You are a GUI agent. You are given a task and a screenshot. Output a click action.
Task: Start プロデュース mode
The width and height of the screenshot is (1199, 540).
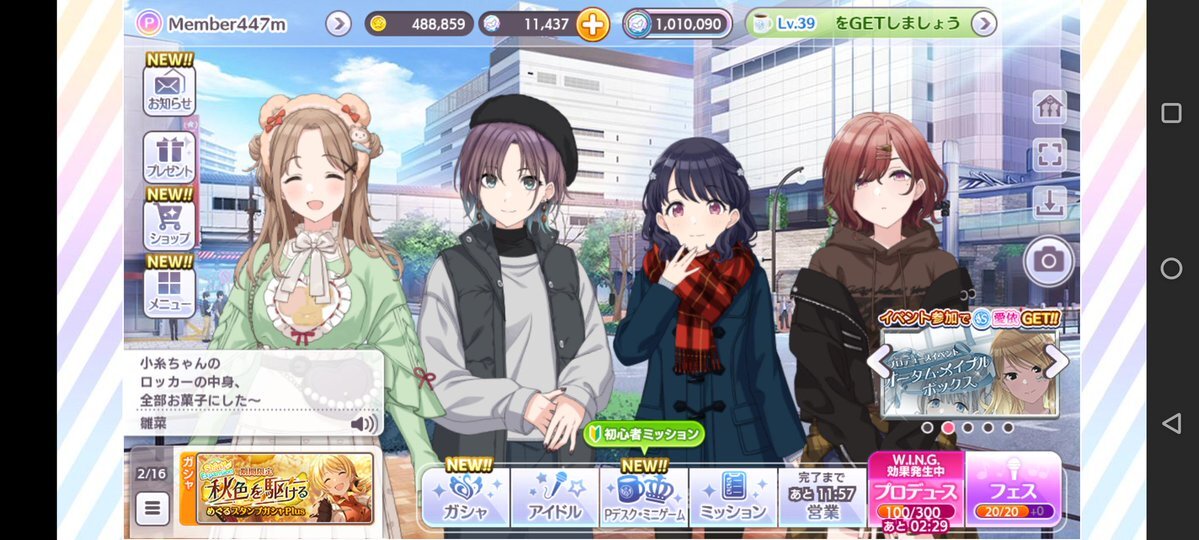click(915, 490)
